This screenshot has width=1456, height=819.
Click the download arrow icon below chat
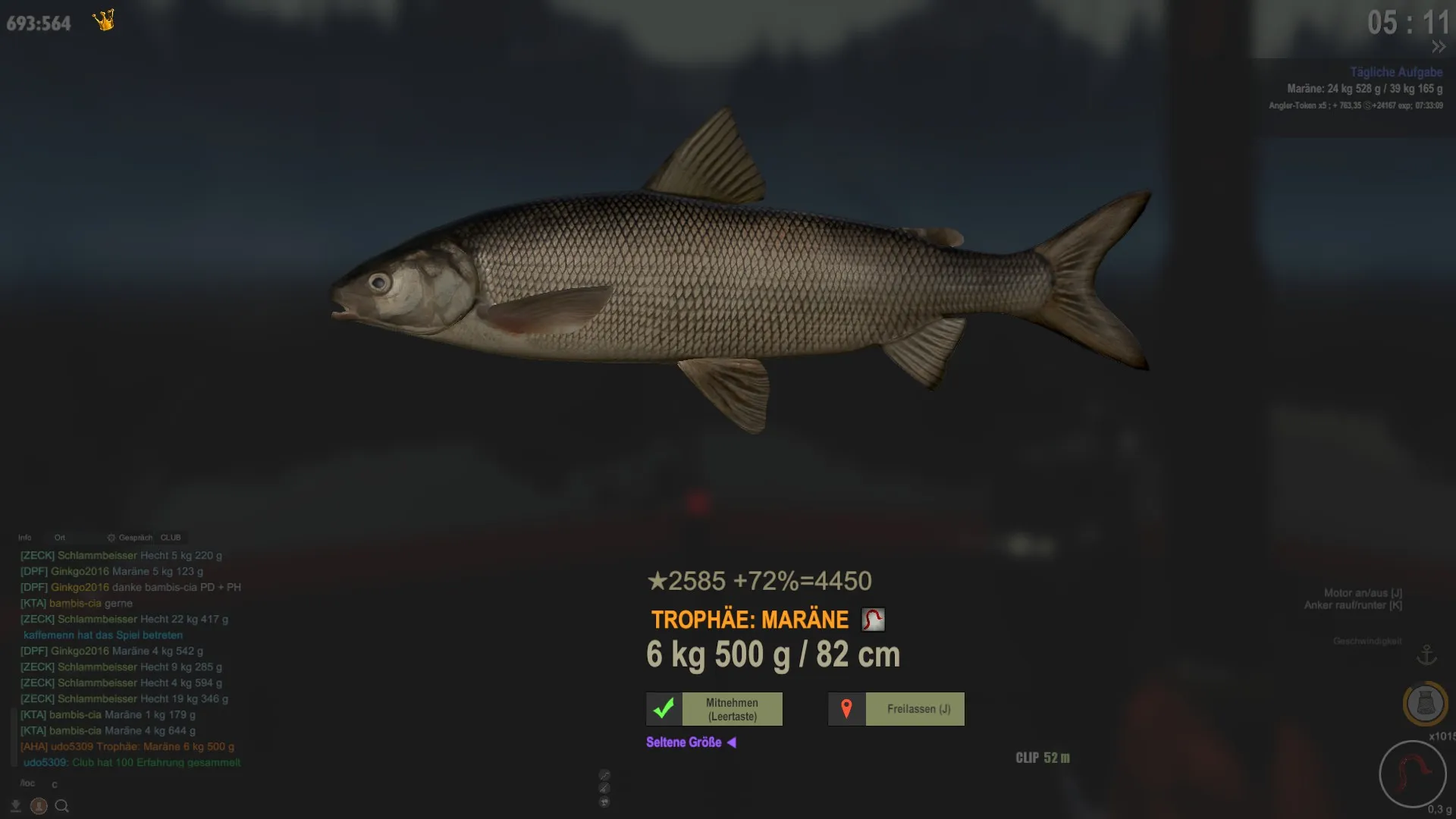pos(15,806)
